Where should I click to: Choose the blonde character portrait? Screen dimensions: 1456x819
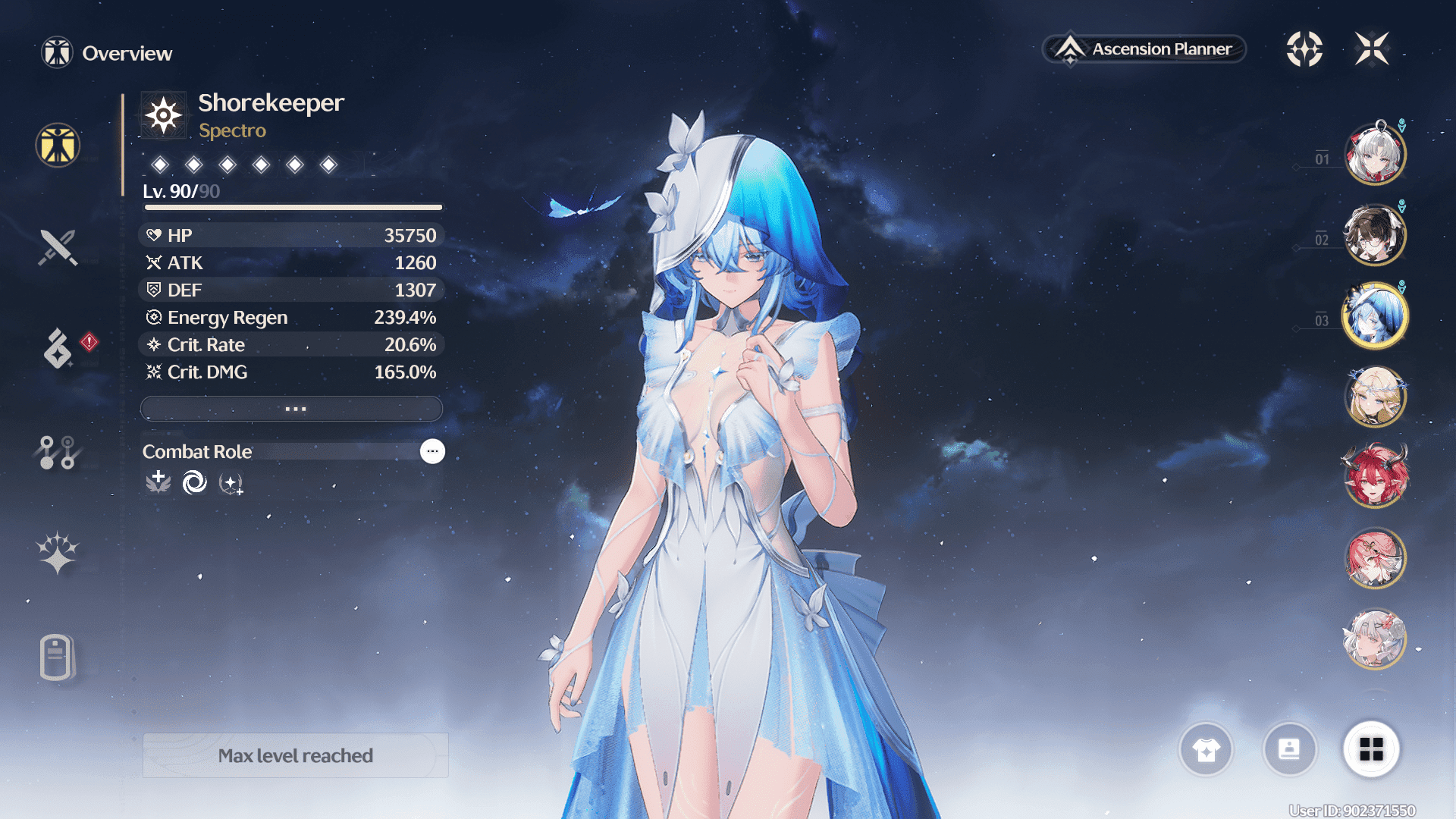point(1375,397)
